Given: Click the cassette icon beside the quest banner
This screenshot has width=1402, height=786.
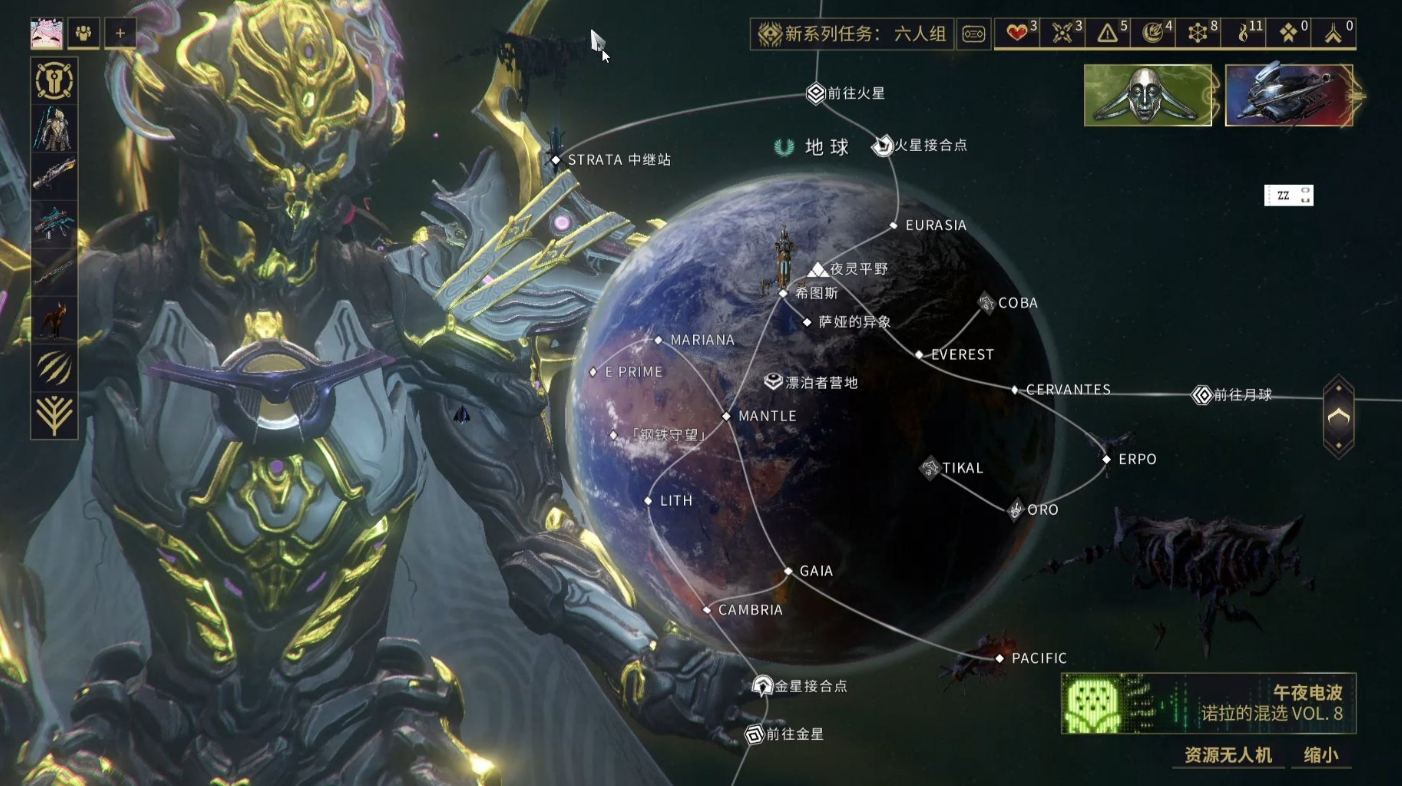Looking at the screenshot, I should [974, 33].
